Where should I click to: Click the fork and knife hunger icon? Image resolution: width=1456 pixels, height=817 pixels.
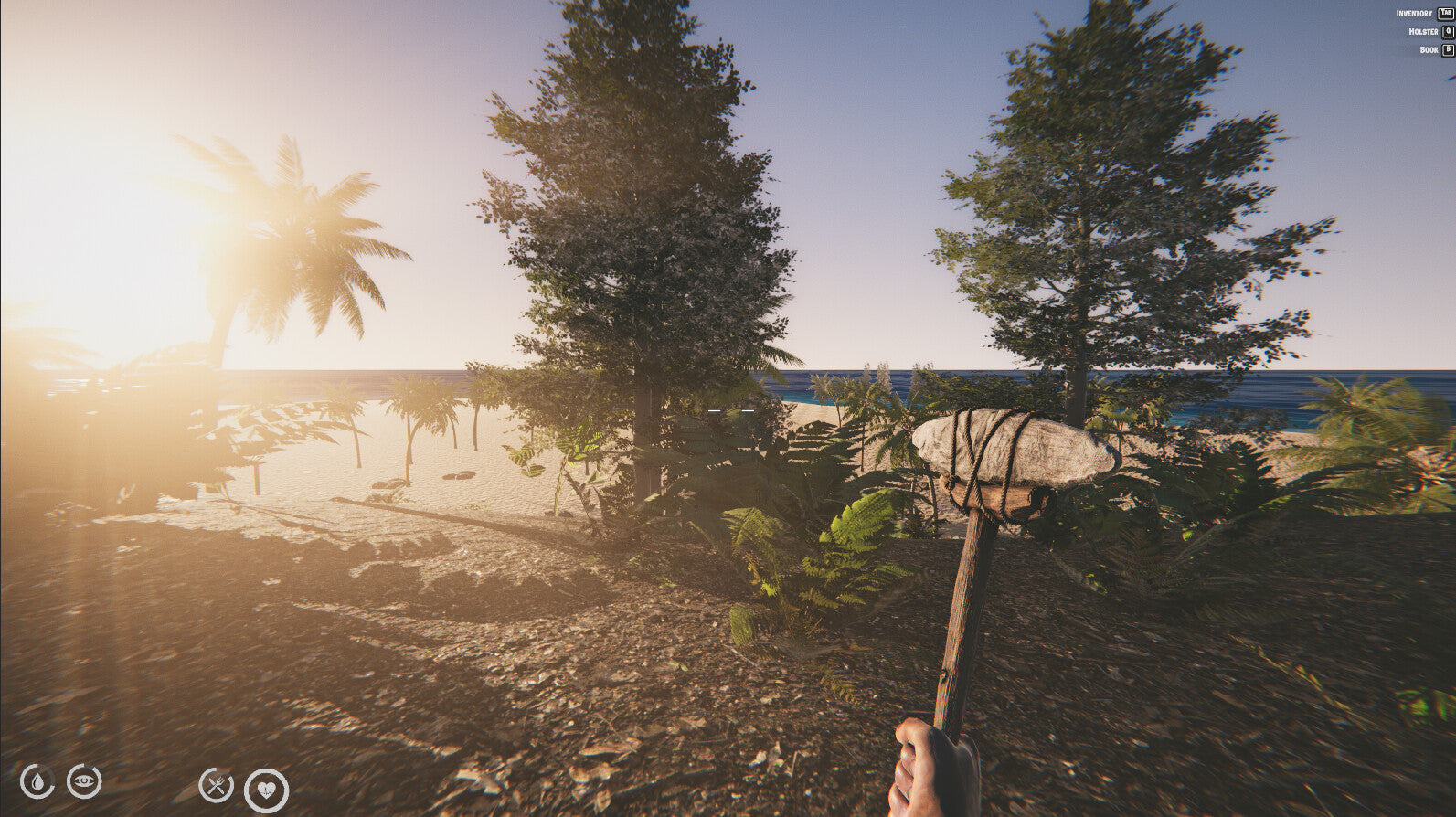[x=217, y=784]
